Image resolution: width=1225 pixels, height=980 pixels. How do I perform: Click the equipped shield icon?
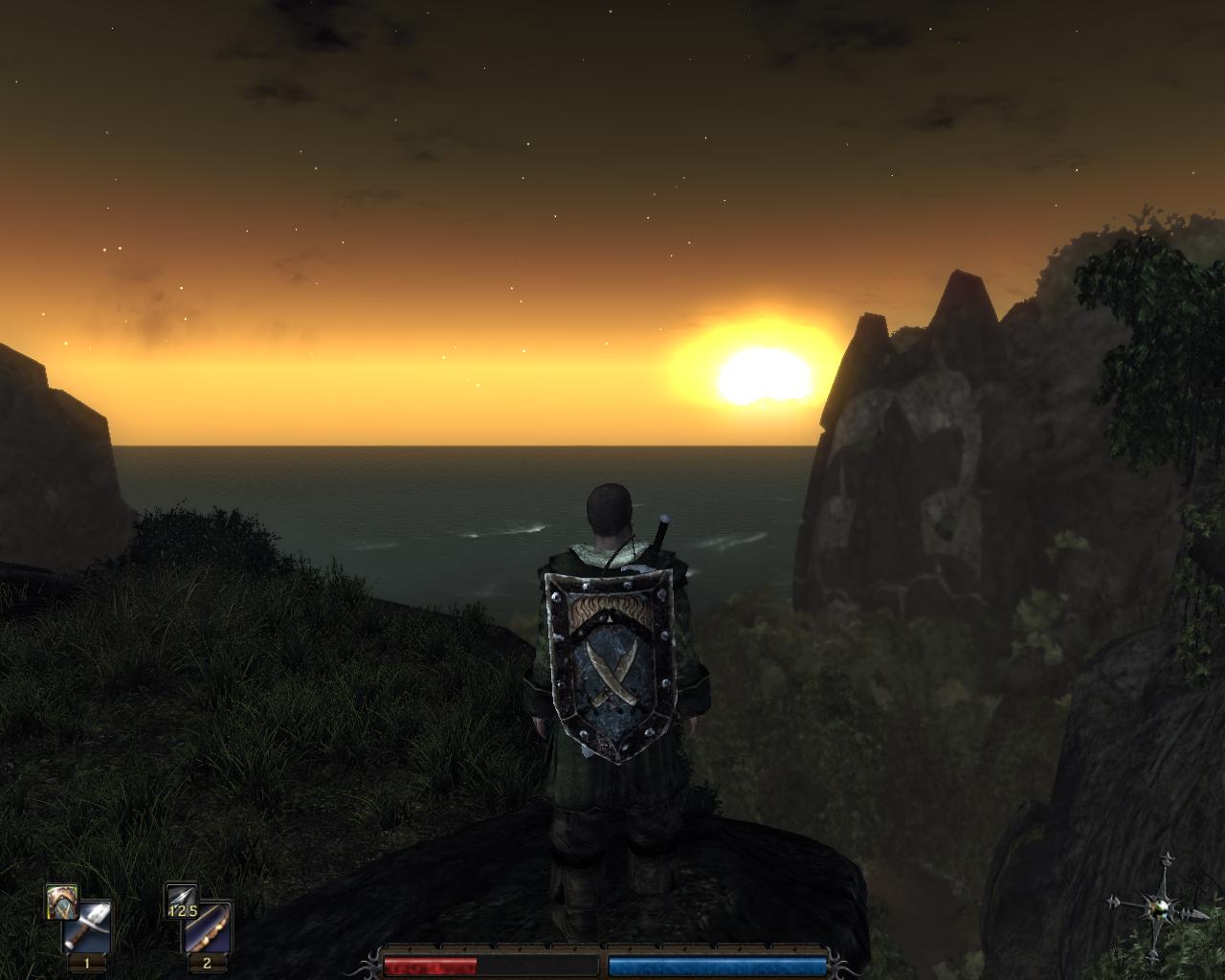61,902
